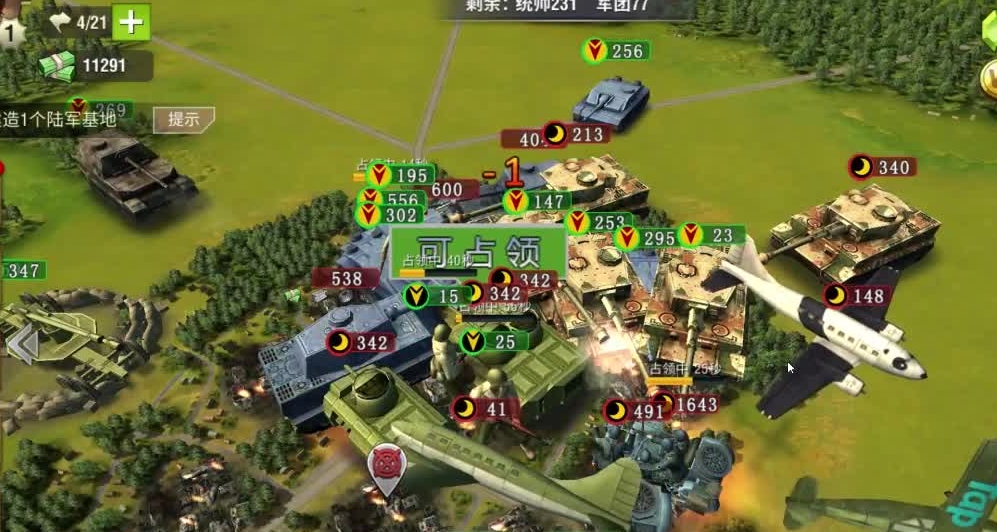Viewport: 997px width, 532px height.
Task: Expand the left-edge double-arrow panel
Action: pos(22,345)
